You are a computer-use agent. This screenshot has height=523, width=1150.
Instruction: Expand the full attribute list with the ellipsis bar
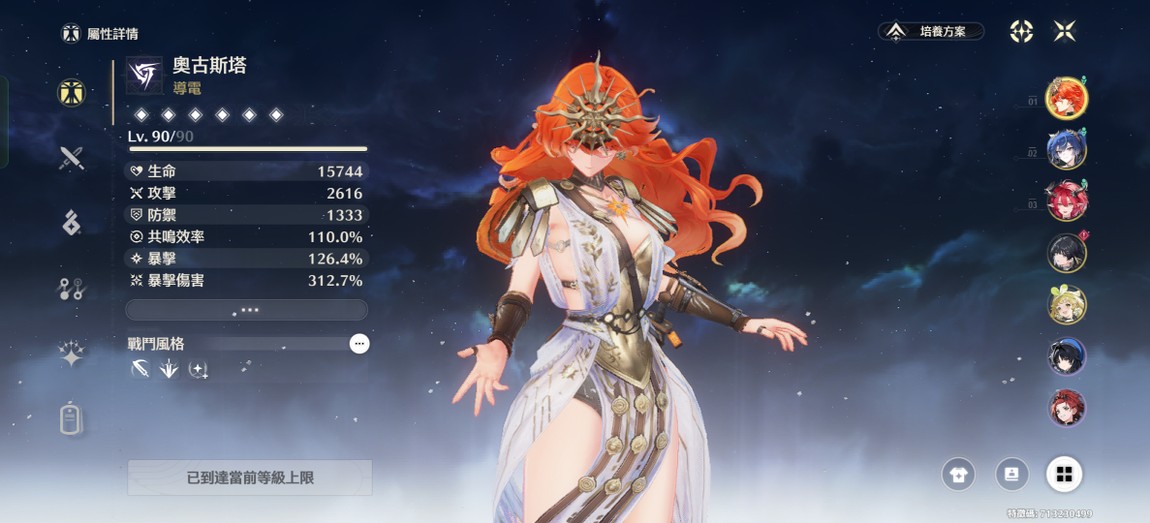tap(247, 310)
